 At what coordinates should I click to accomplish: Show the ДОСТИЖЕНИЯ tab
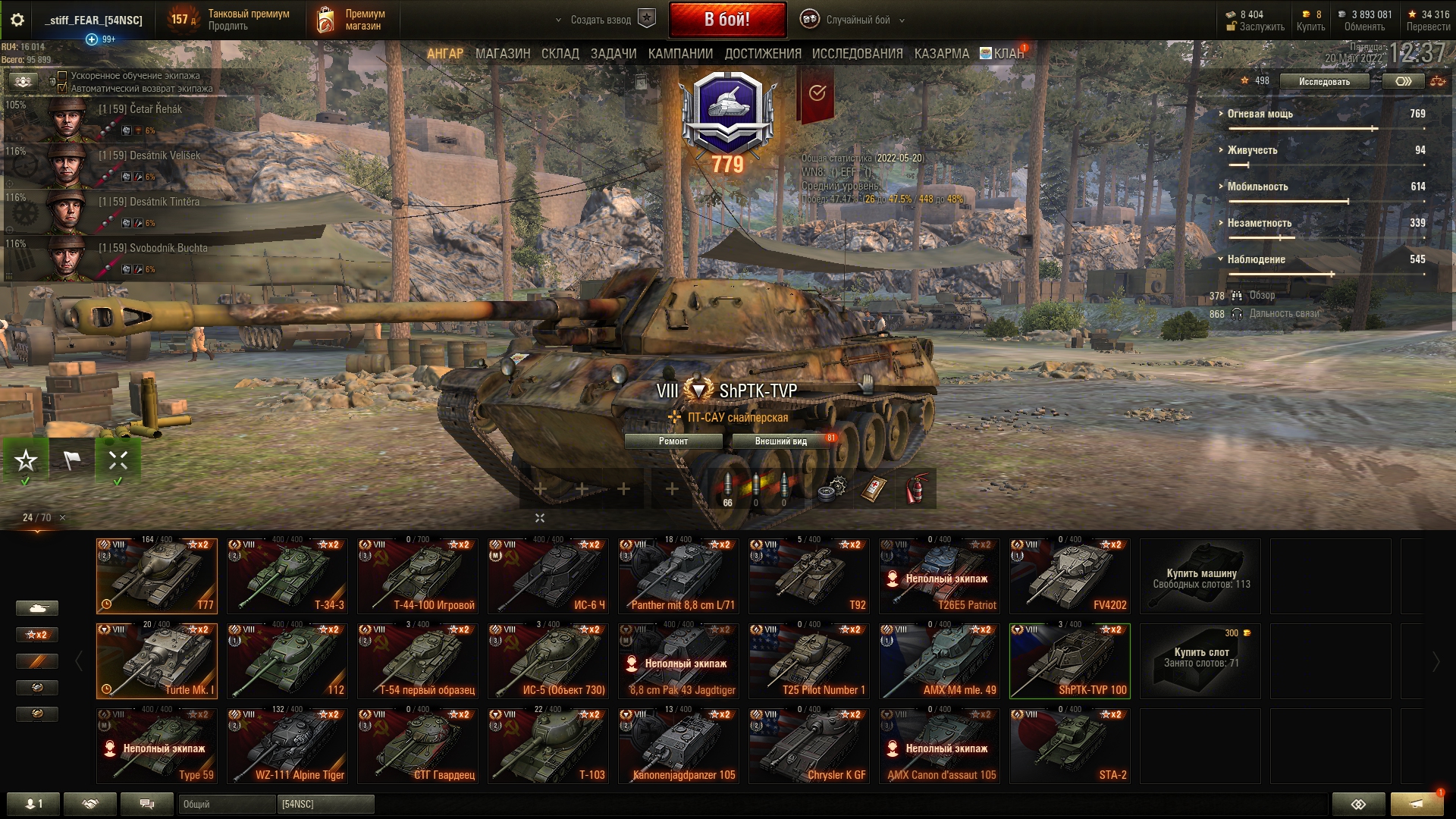point(762,54)
